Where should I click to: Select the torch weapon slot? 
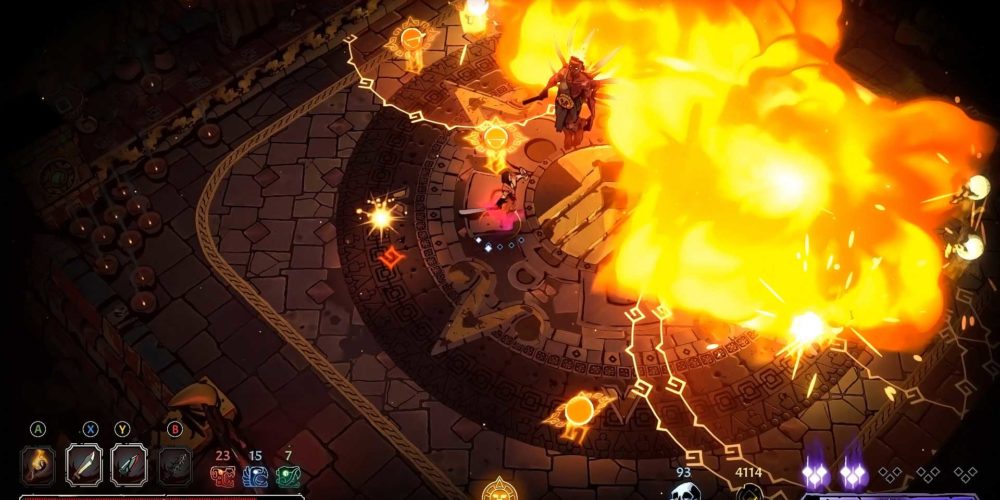(x=38, y=465)
